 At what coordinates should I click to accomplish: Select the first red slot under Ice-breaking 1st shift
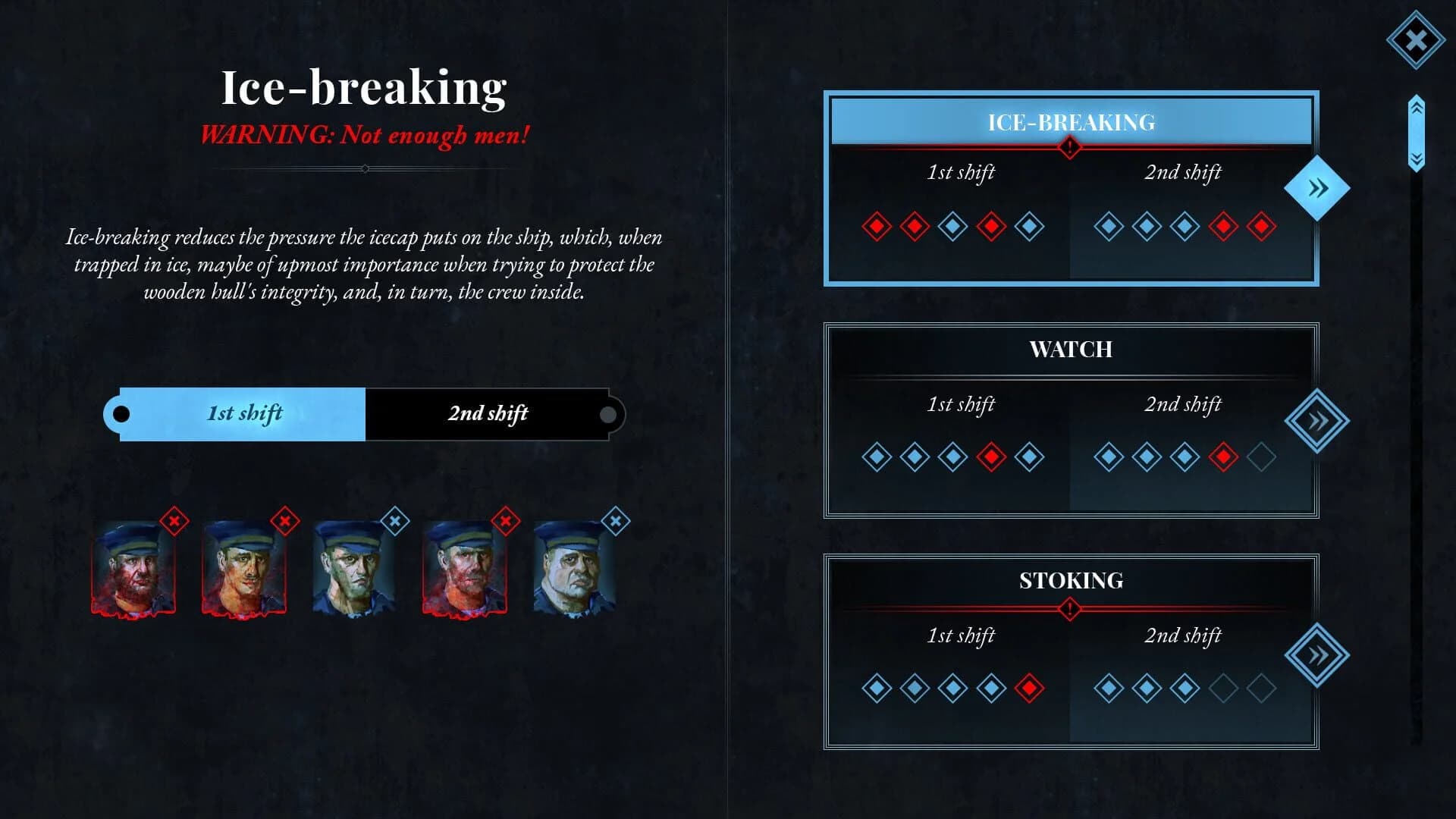pos(877,225)
